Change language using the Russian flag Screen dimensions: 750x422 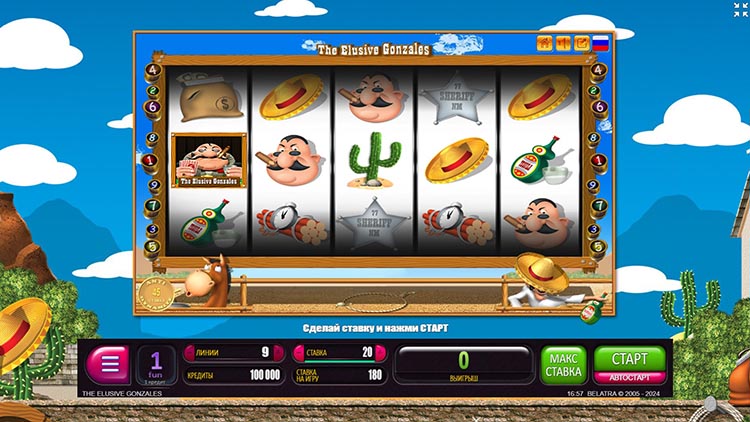pyautogui.click(x=600, y=43)
